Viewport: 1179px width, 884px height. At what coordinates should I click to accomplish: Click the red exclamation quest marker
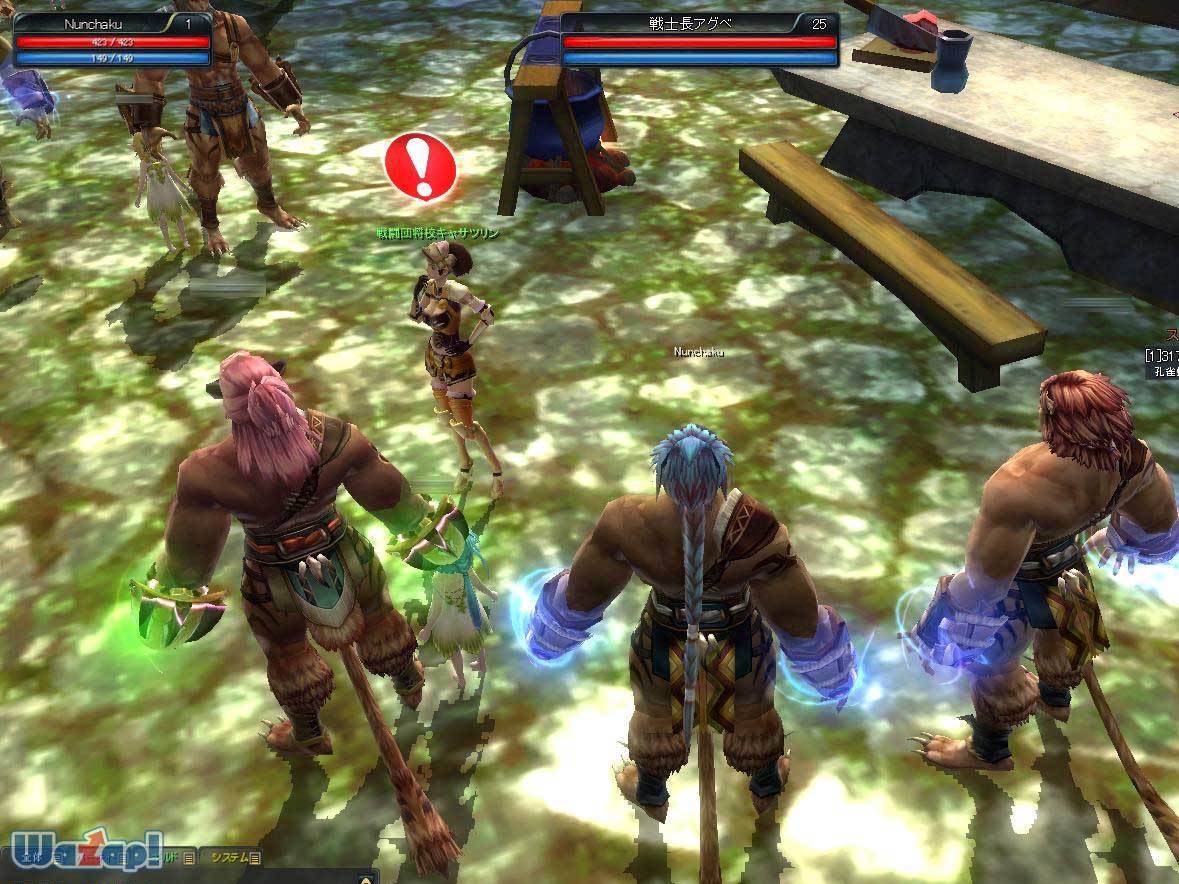click(x=420, y=166)
